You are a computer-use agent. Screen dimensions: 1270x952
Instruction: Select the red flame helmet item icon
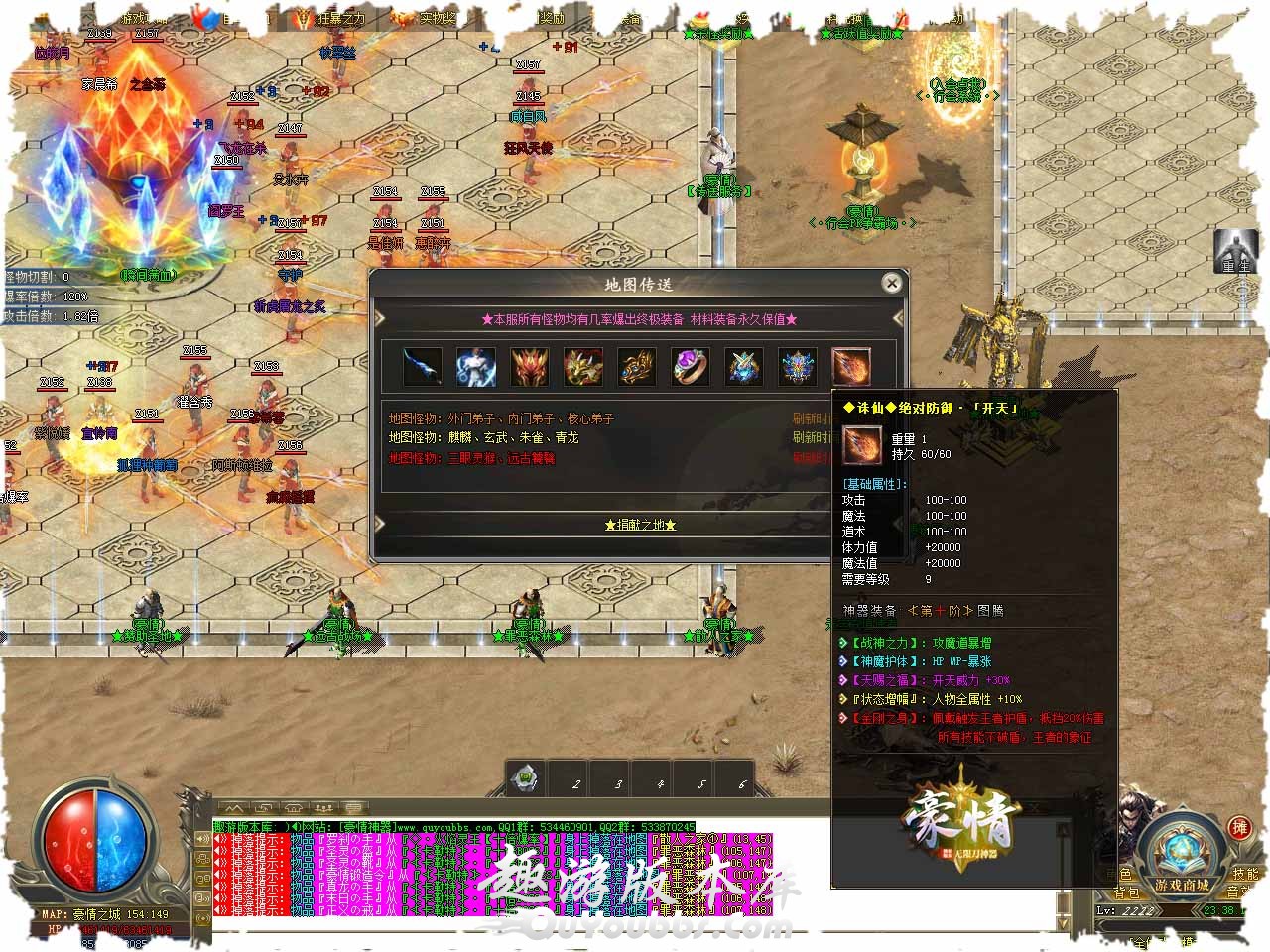click(x=530, y=367)
